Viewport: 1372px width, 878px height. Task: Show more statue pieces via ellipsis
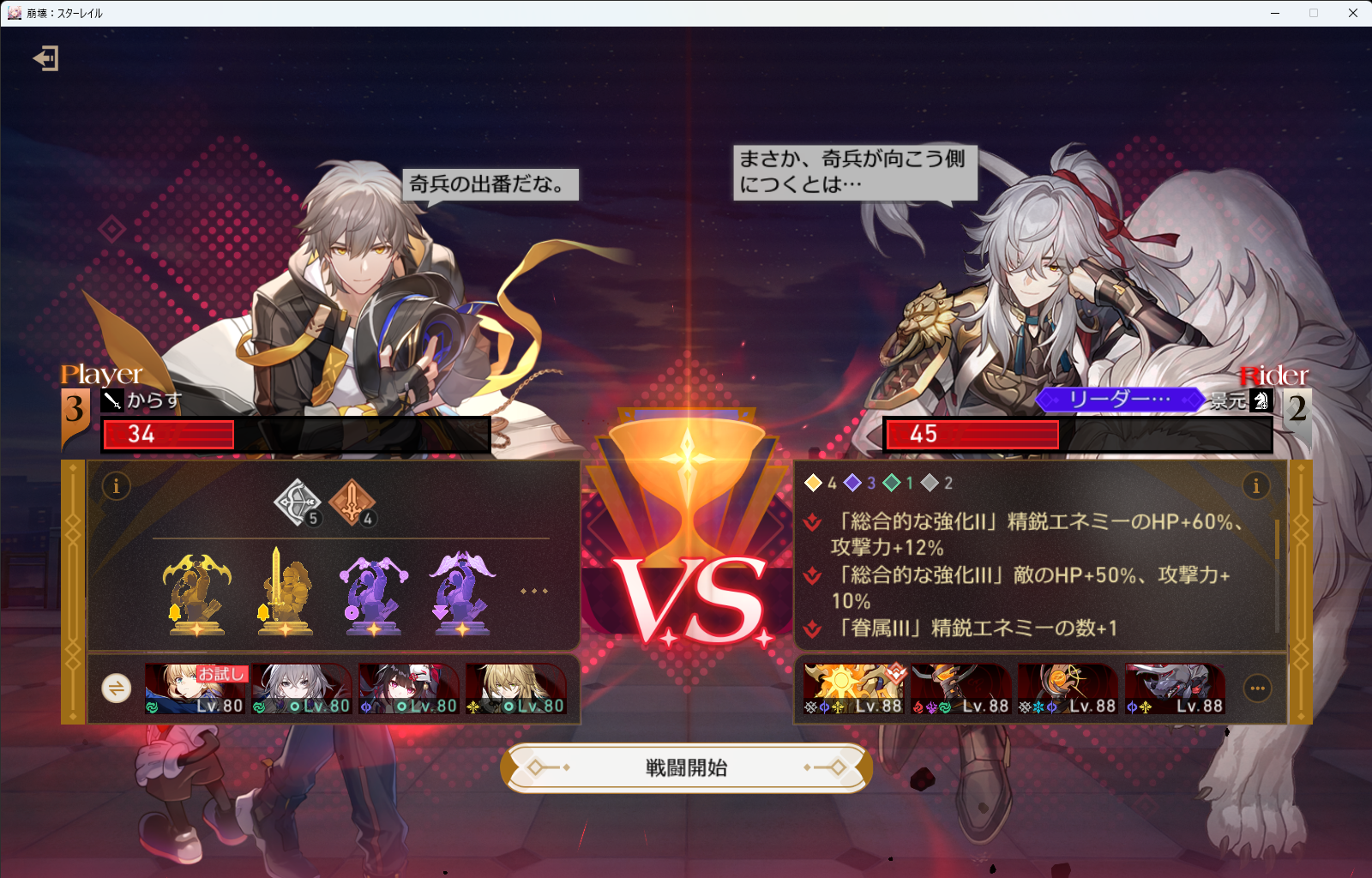pyautogui.click(x=533, y=592)
